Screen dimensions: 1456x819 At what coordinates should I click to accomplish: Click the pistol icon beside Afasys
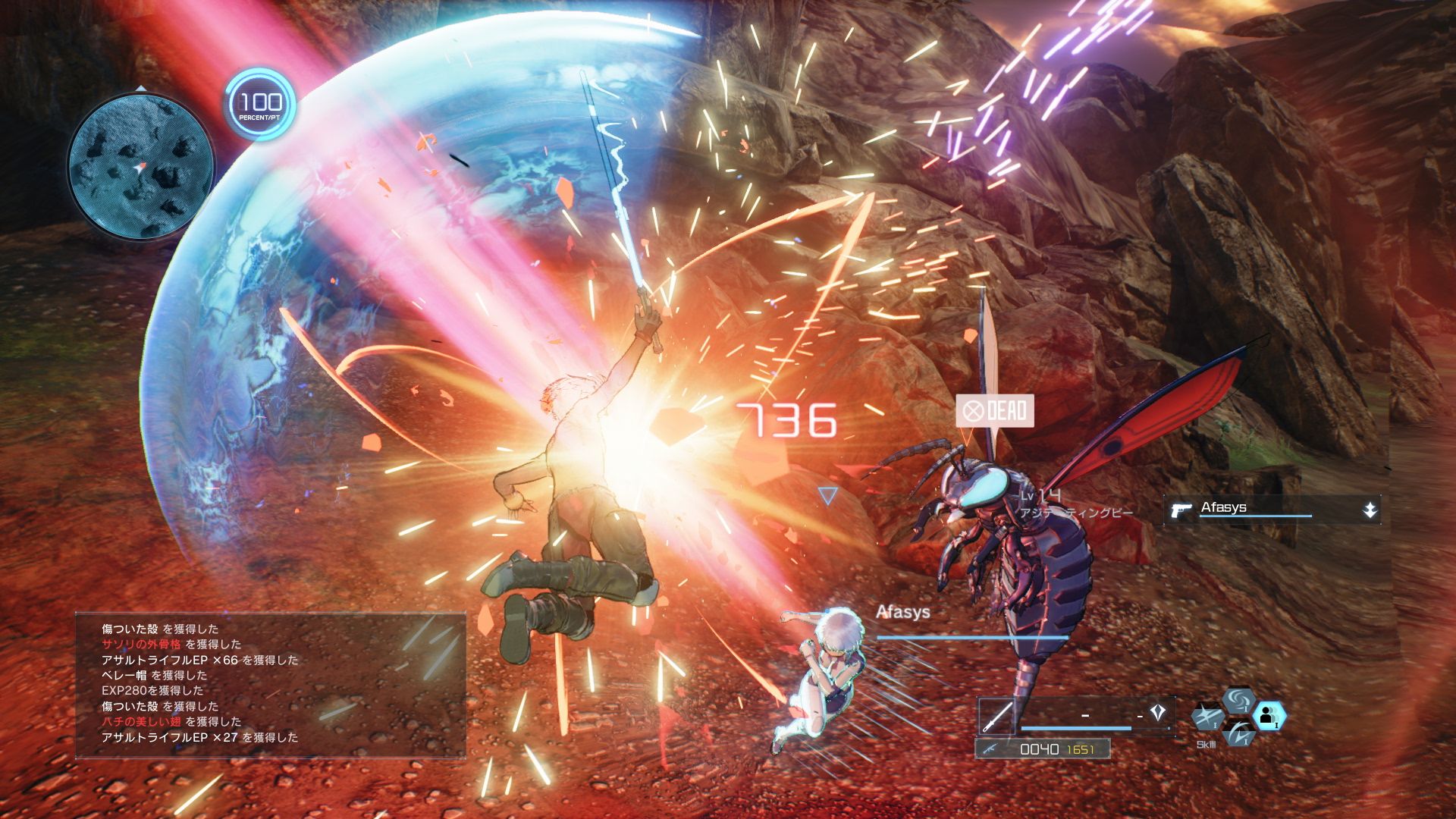point(1181,510)
